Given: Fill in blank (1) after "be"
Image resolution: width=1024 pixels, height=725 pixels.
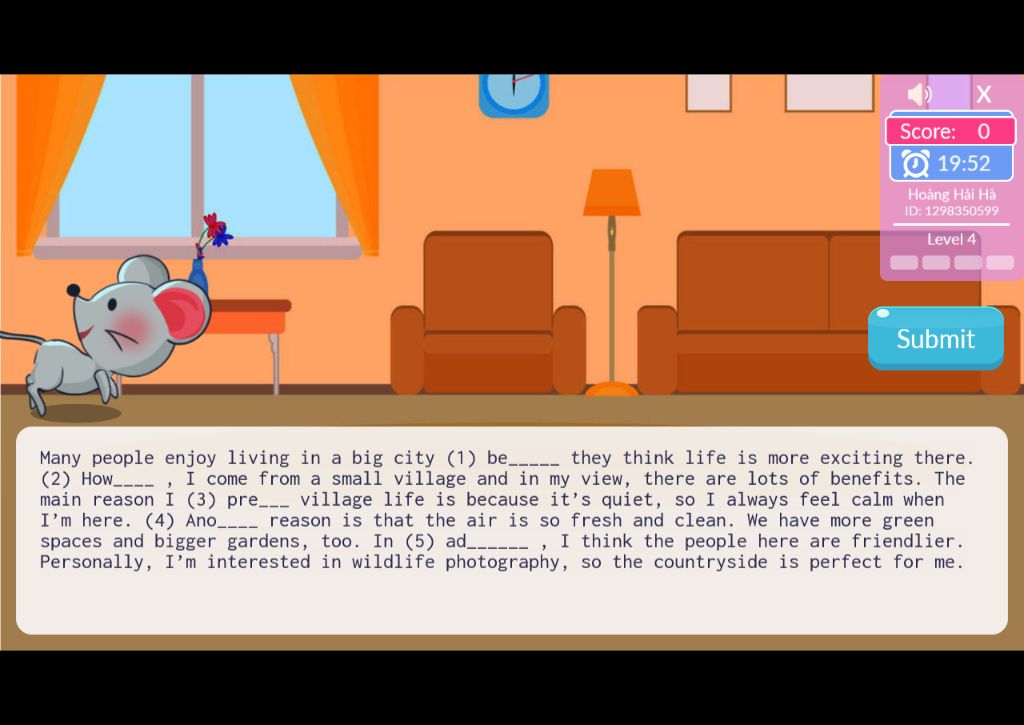Looking at the screenshot, I should point(534,459).
